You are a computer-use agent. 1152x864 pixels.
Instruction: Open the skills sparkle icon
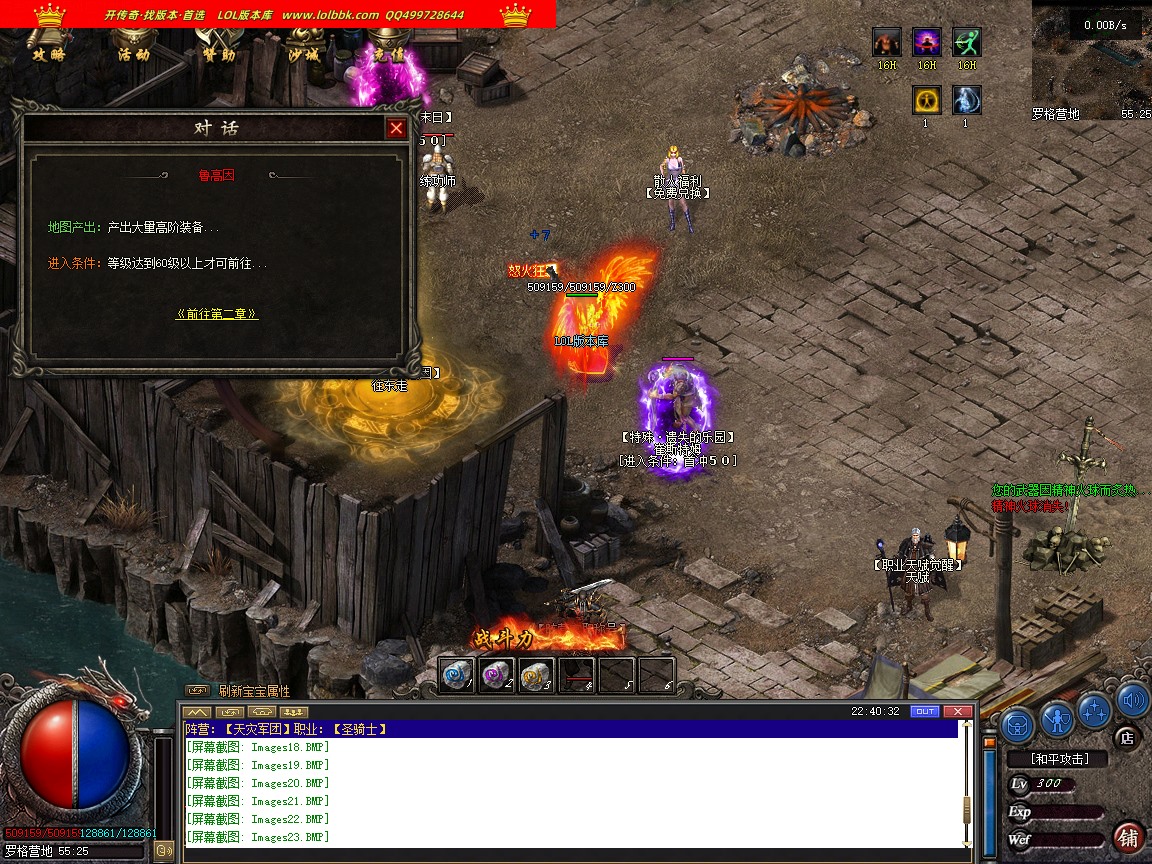(x=1096, y=710)
